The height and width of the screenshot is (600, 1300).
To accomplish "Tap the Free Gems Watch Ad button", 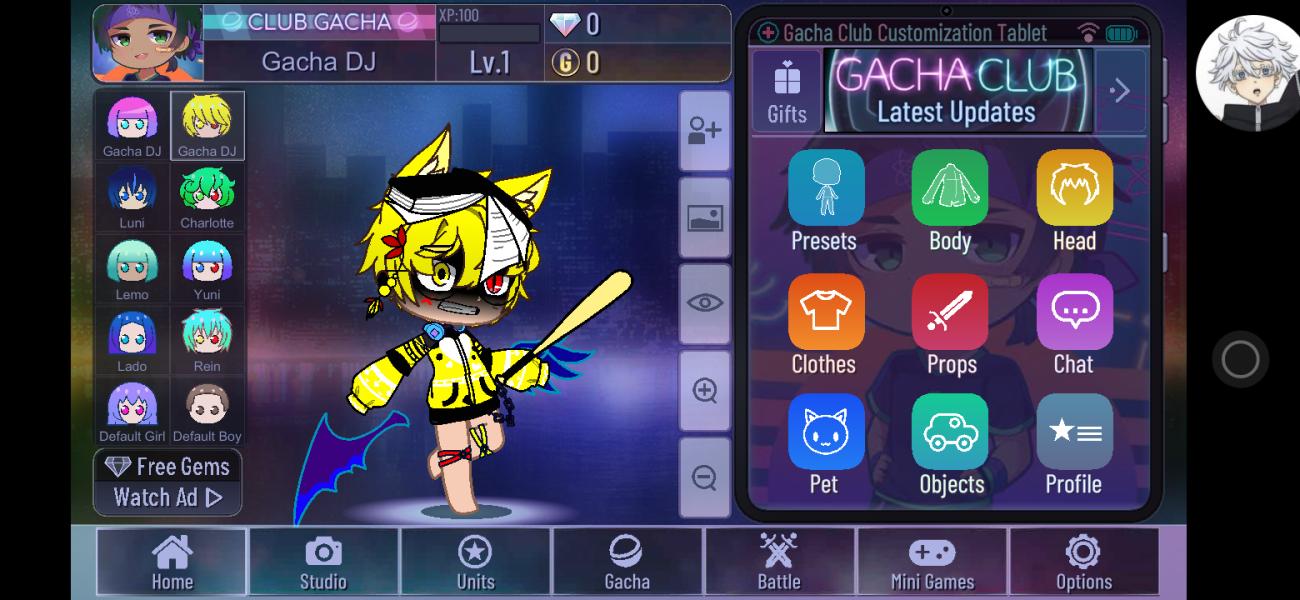I will coord(168,482).
